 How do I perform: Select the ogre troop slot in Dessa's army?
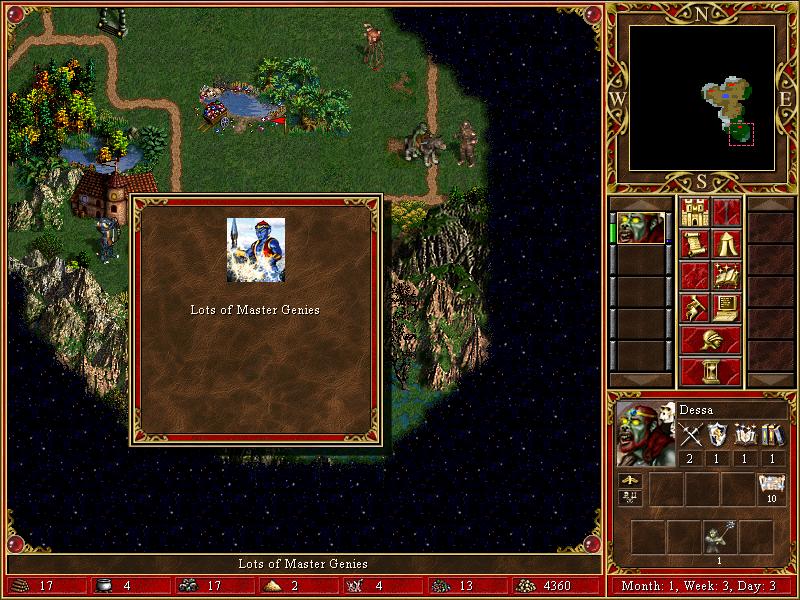[719, 538]
